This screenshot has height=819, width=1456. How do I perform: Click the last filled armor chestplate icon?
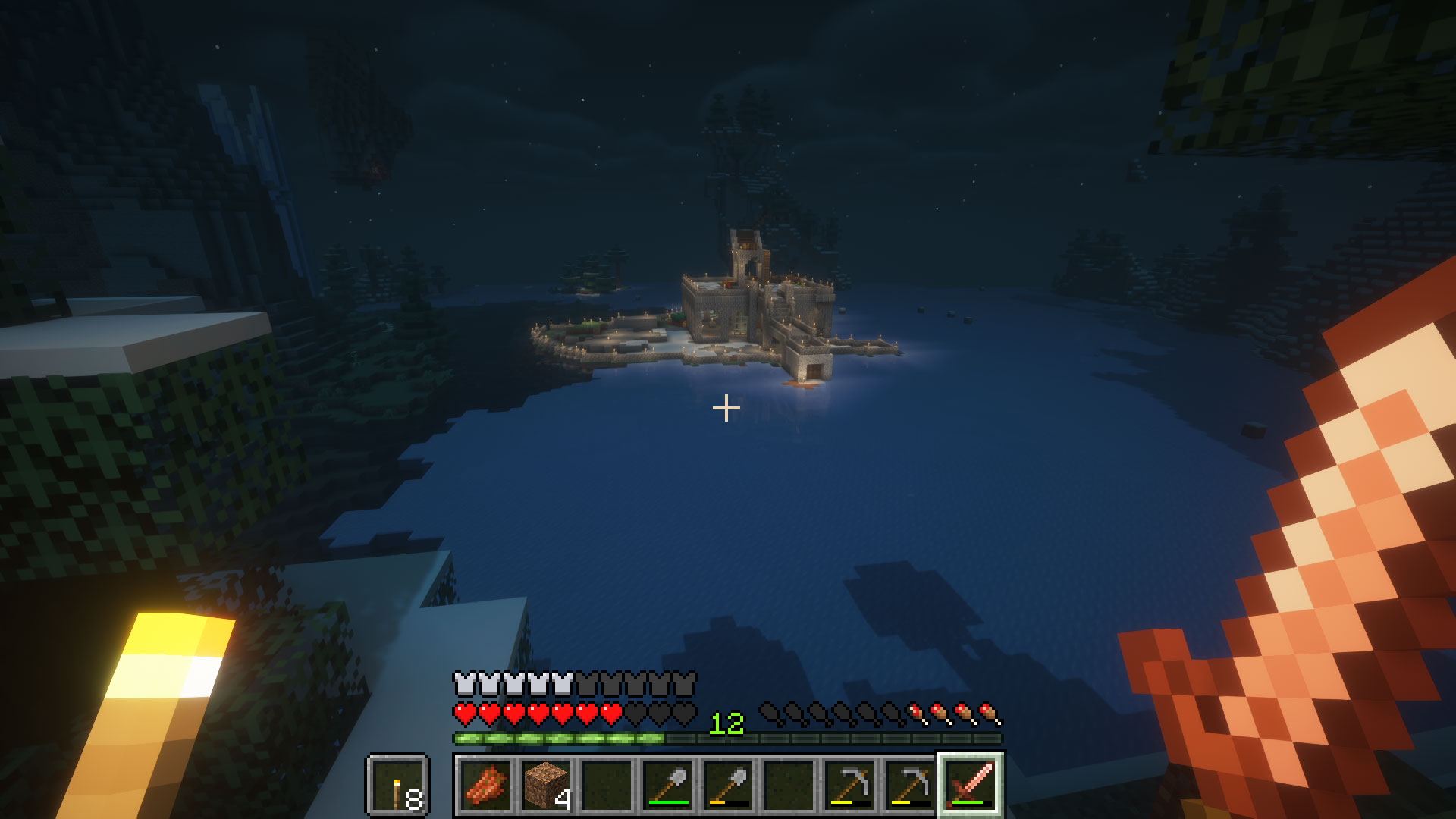tap(561, 683)
